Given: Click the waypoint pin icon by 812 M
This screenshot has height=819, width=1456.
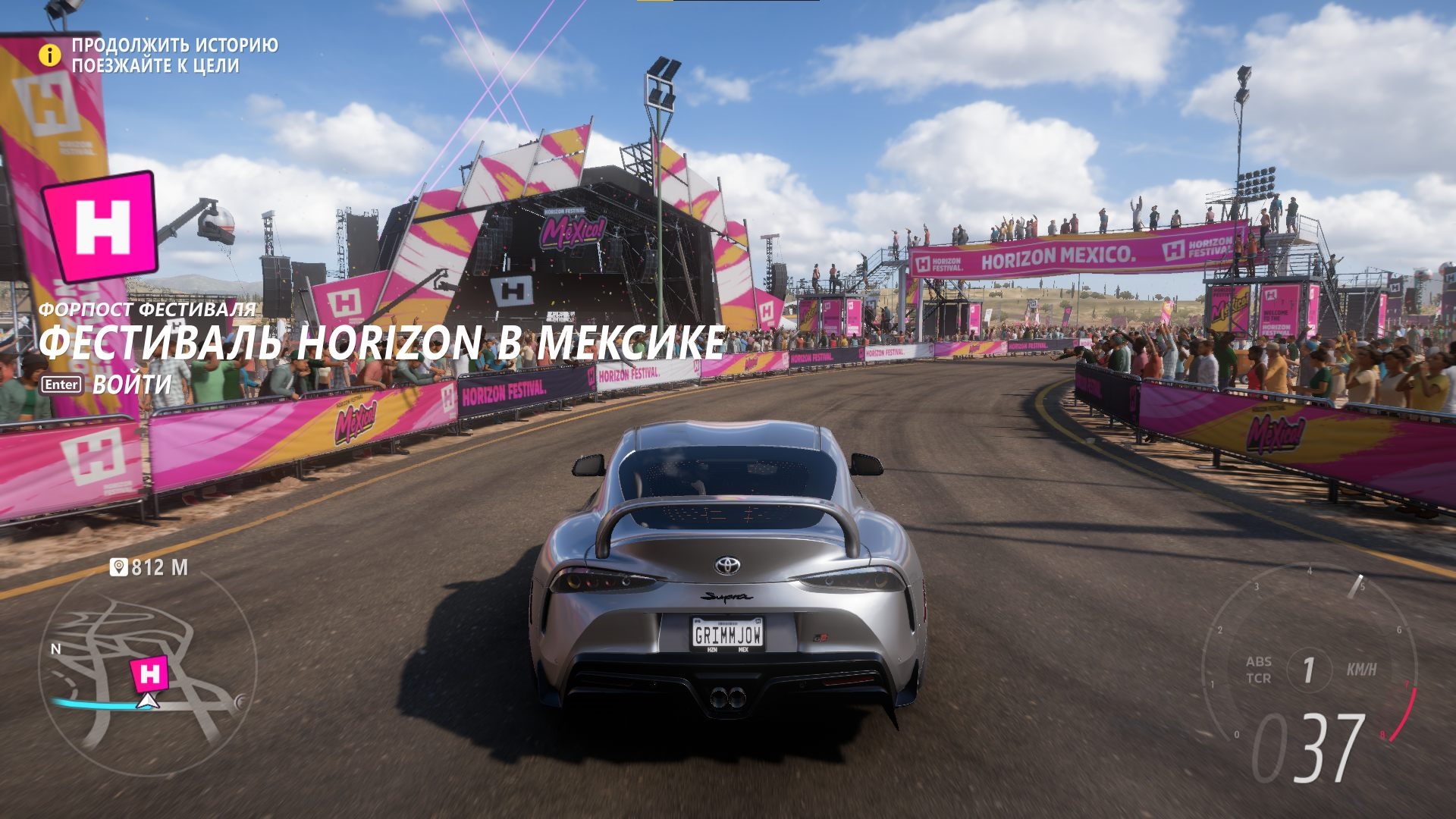Looking at the screenshot, I should (118, 567).
